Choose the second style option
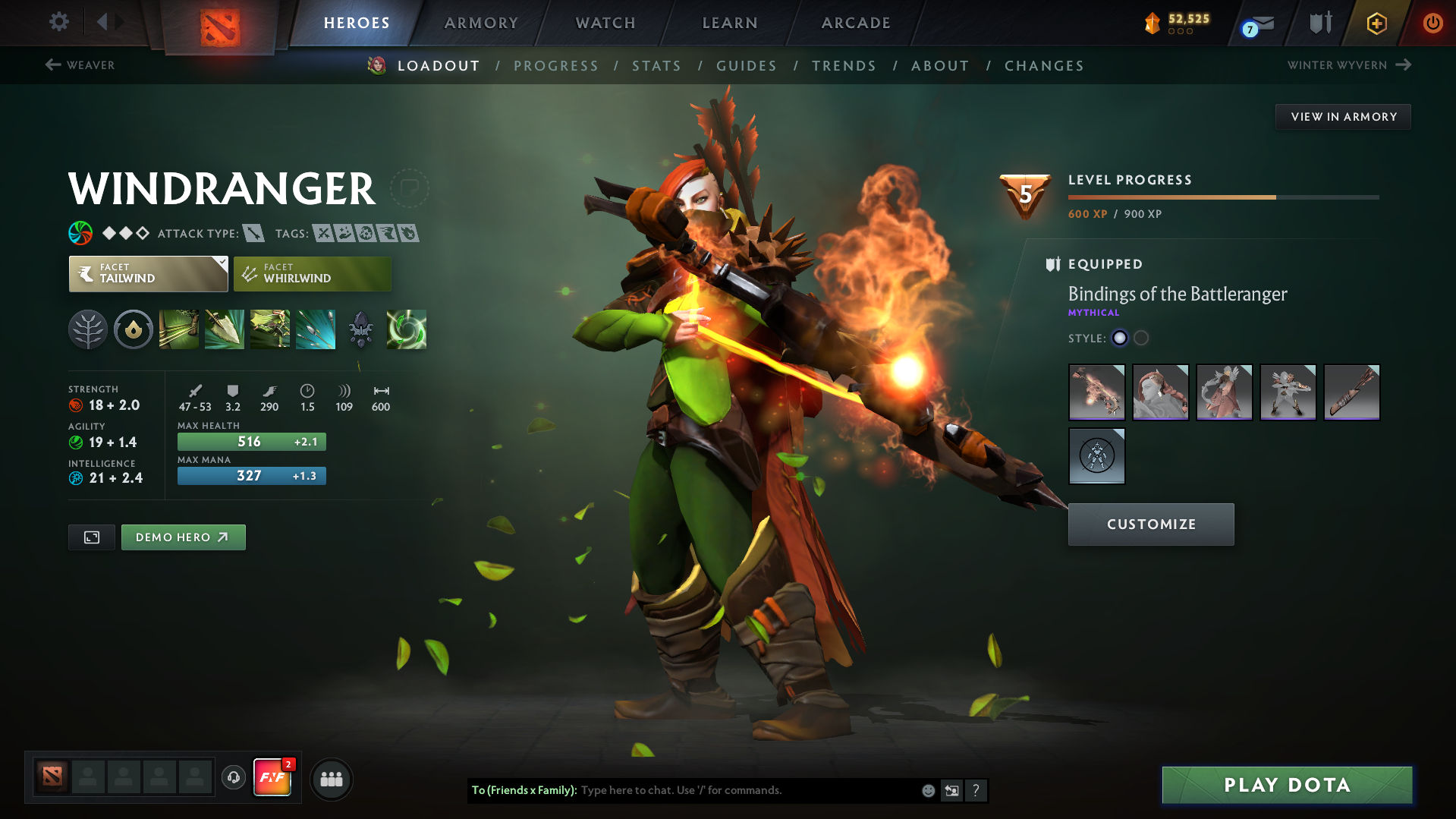This screenshot has width=1456, height=819. click(1141, 339)
